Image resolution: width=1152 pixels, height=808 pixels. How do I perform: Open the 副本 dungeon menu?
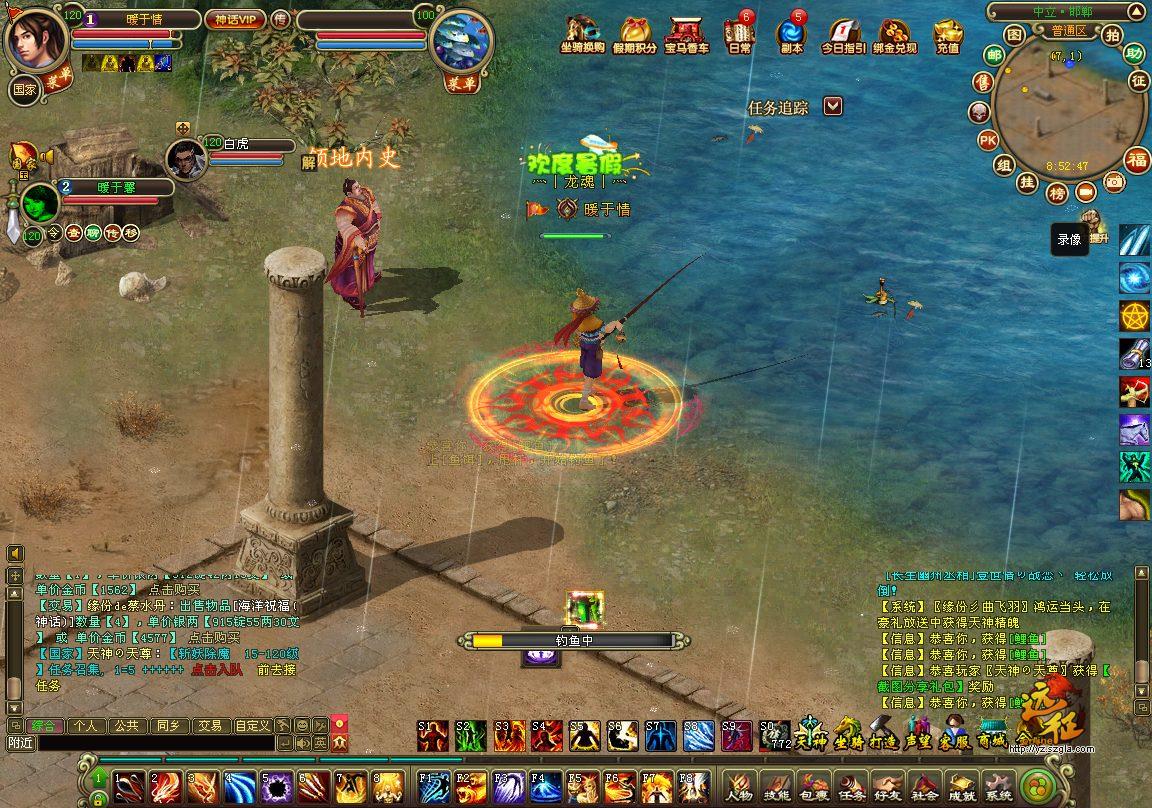click(790, 34)
